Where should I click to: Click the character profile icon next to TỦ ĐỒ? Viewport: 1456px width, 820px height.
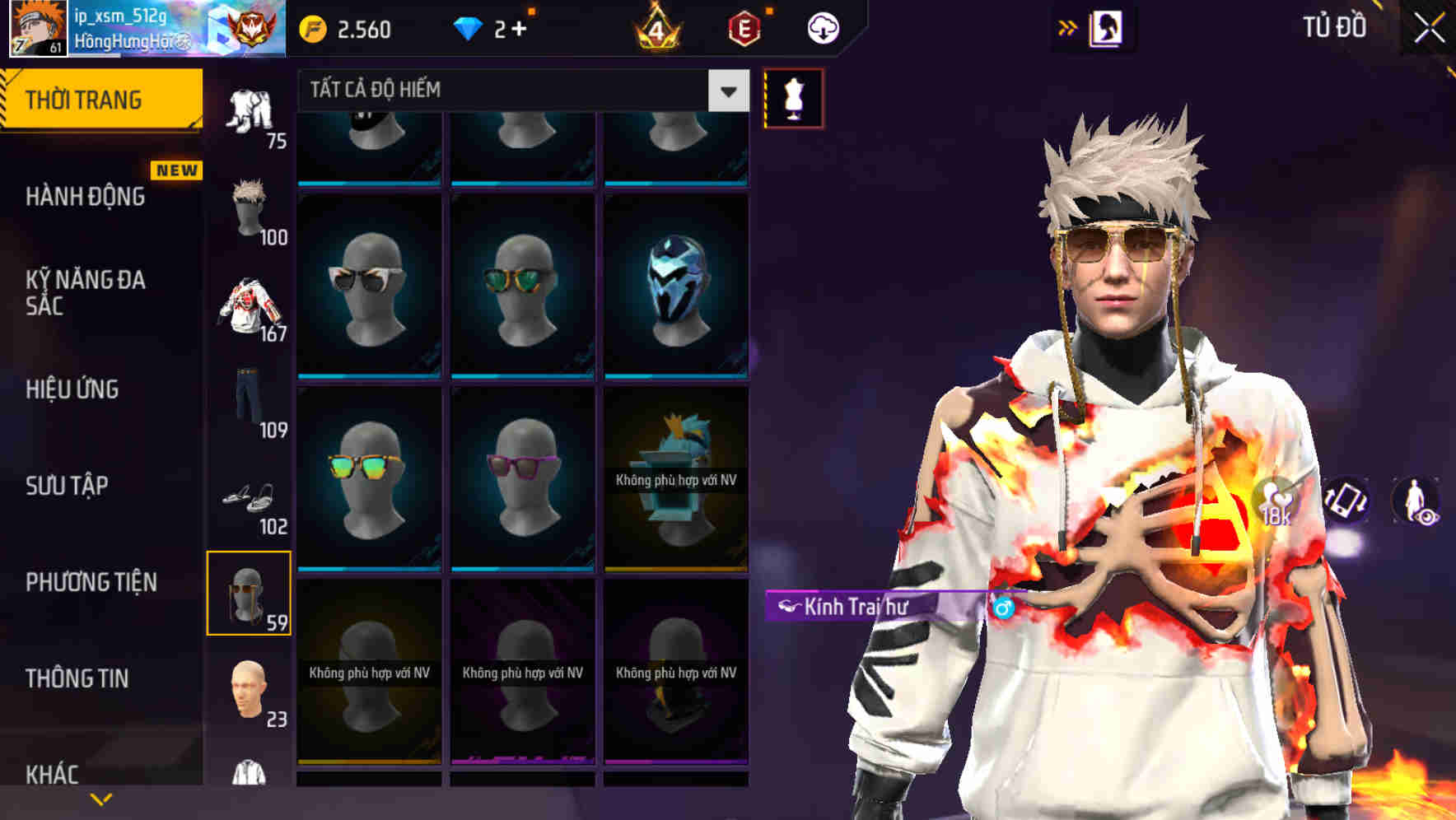[1106, 27]
